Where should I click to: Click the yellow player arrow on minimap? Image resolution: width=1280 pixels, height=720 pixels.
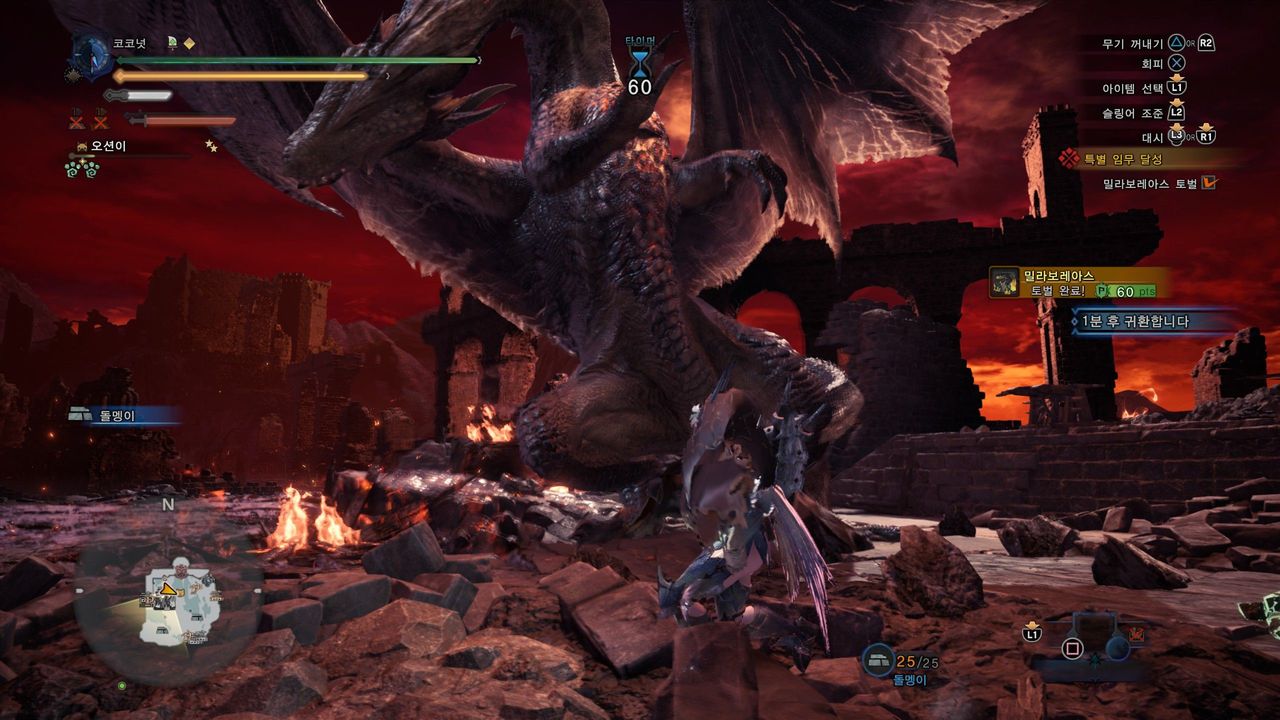[170, 589]
